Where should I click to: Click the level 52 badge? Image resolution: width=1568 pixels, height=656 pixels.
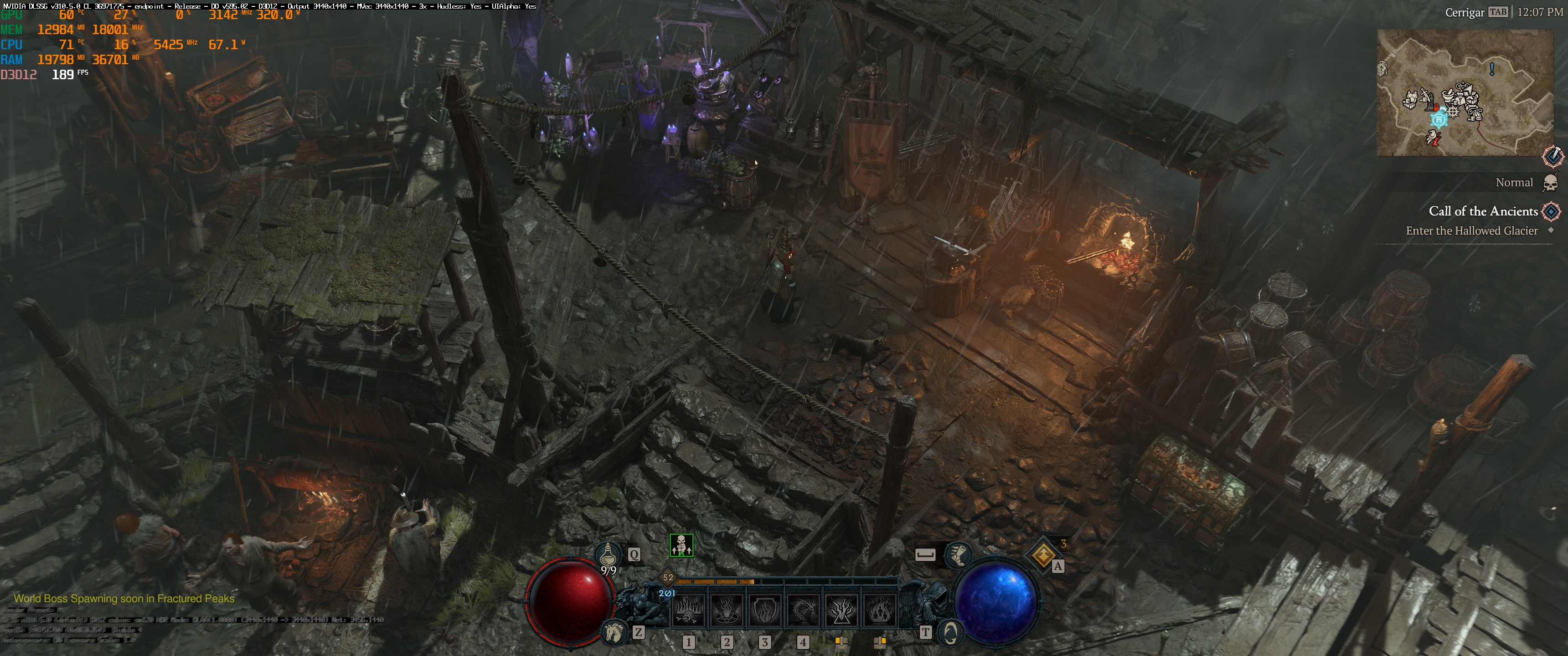[668, 578]
